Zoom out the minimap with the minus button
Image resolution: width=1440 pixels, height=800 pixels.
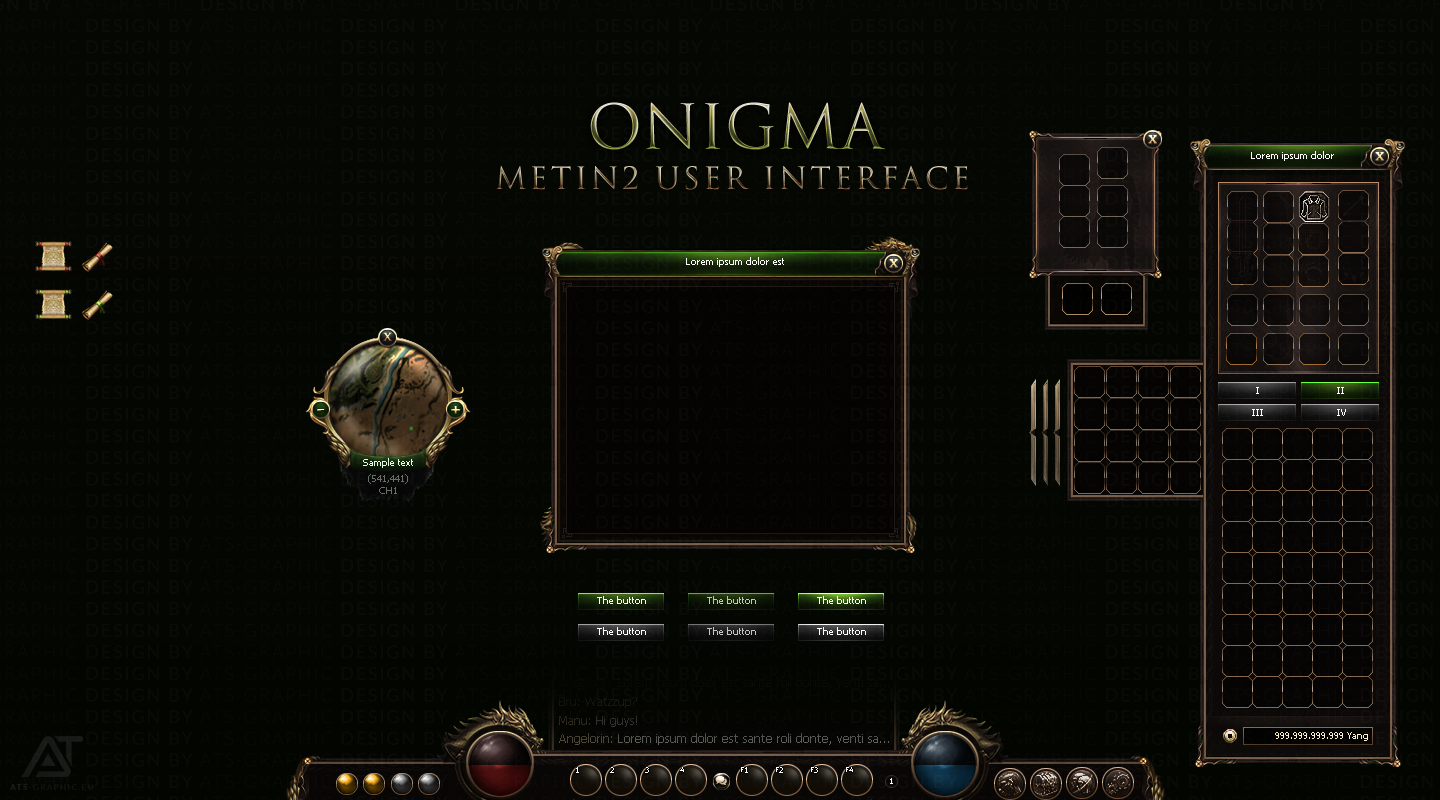320,409
